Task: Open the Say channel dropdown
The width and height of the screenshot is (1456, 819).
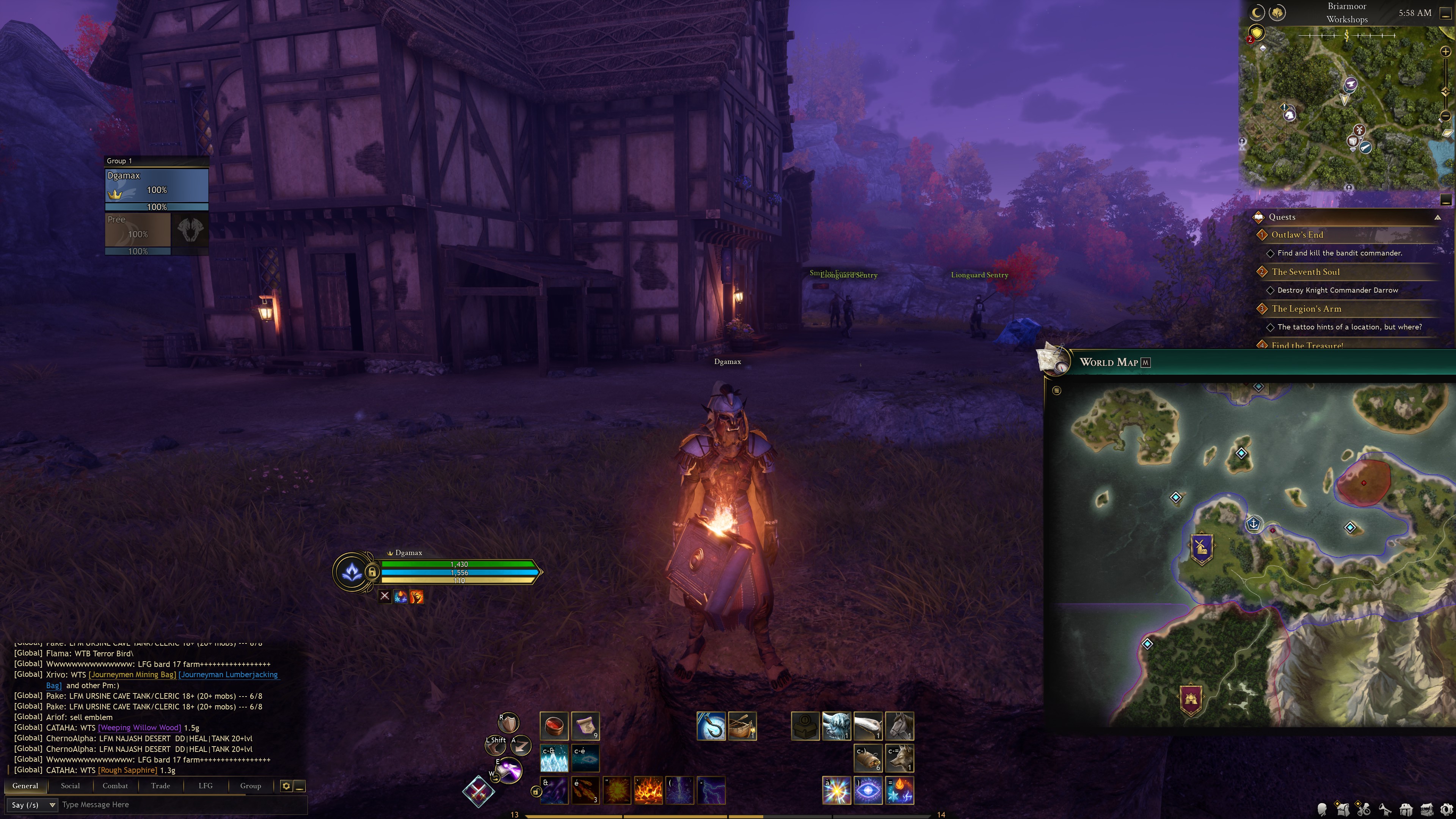Action: (33, 805)
